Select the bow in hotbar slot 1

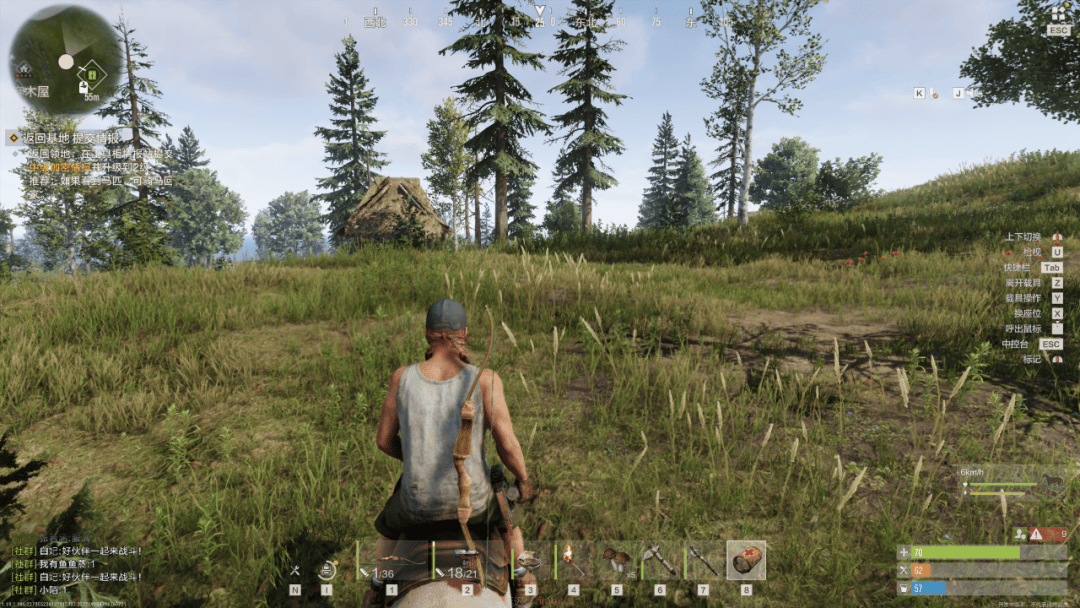392,561
